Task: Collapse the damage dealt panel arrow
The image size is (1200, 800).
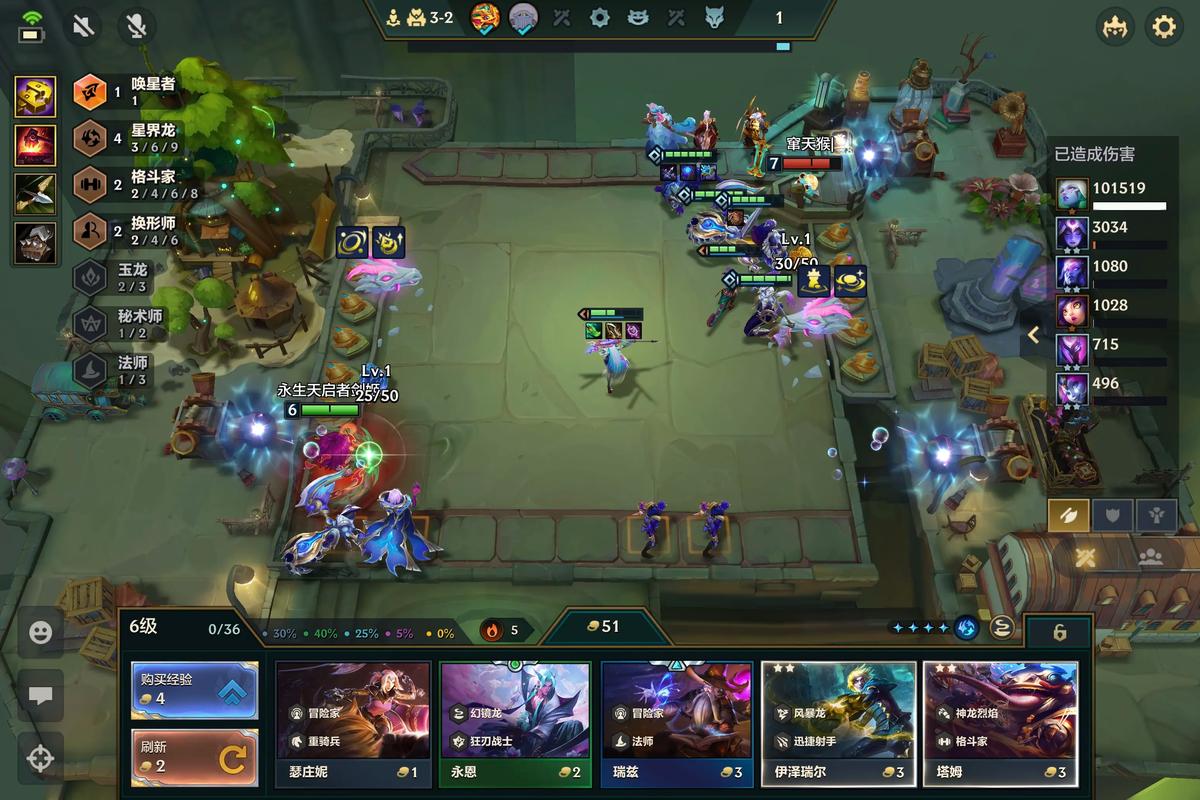Action: (x=1034, y=335)
